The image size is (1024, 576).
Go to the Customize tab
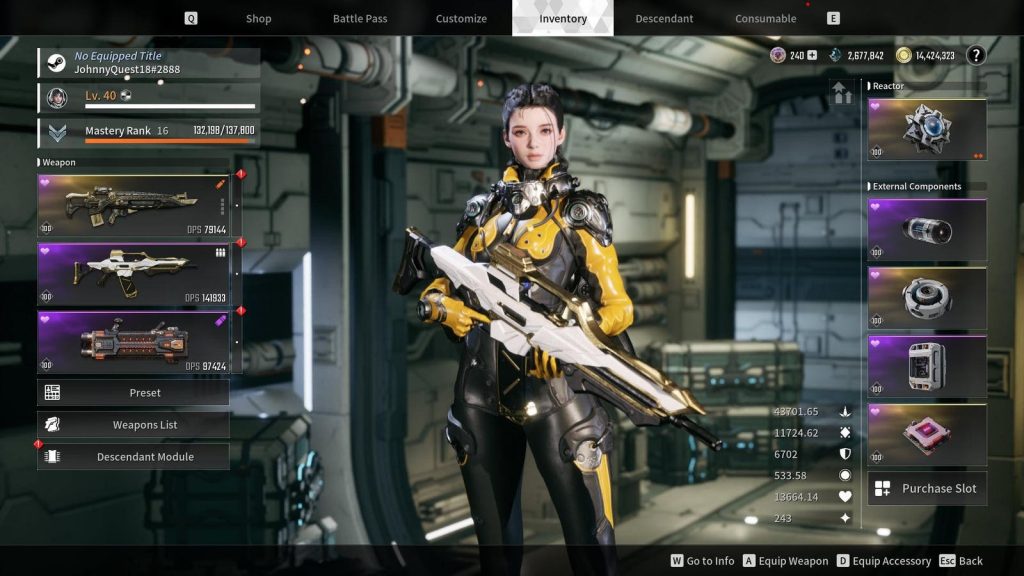461,18
